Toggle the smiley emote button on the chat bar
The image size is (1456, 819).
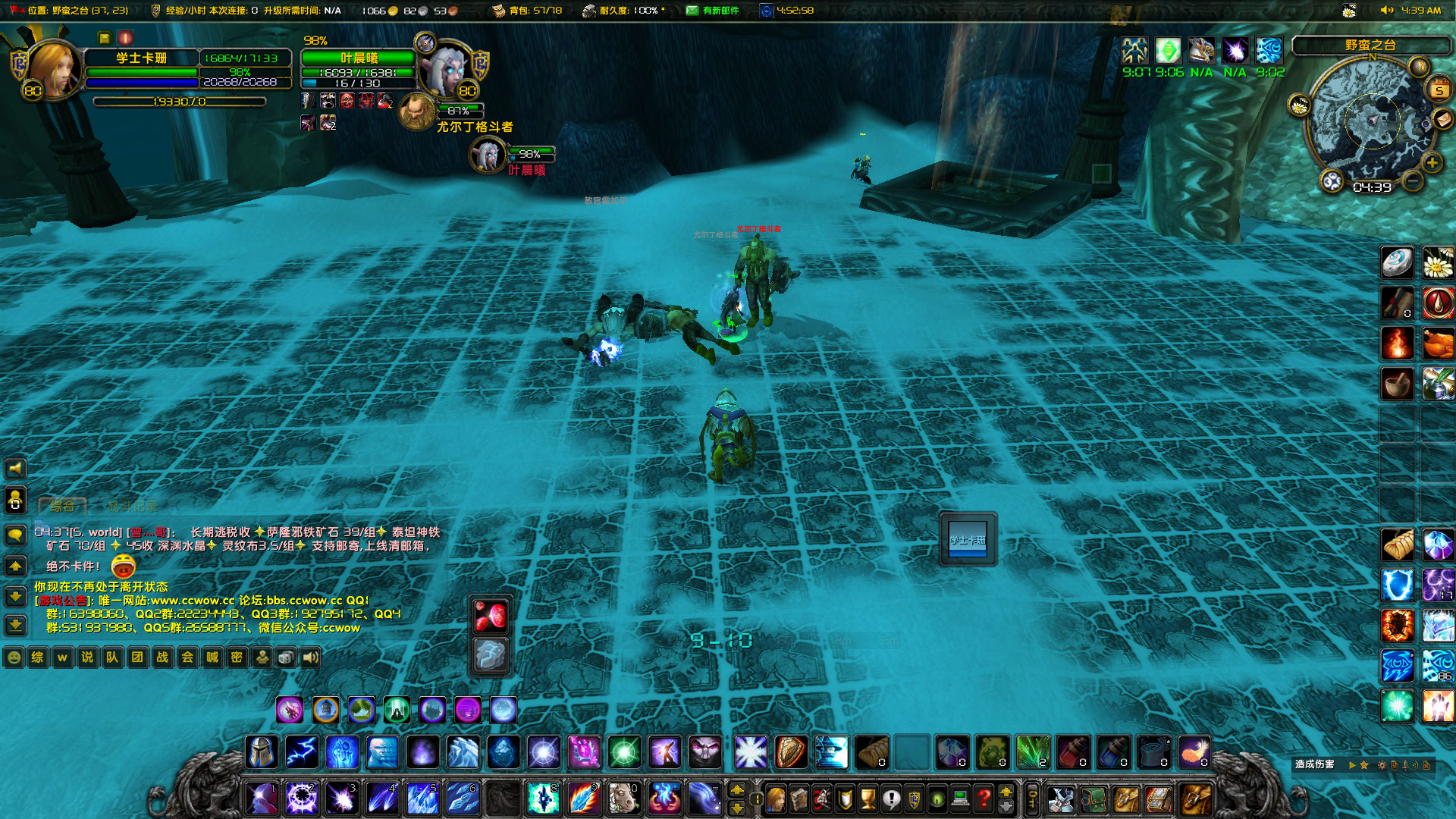(14, 657)
